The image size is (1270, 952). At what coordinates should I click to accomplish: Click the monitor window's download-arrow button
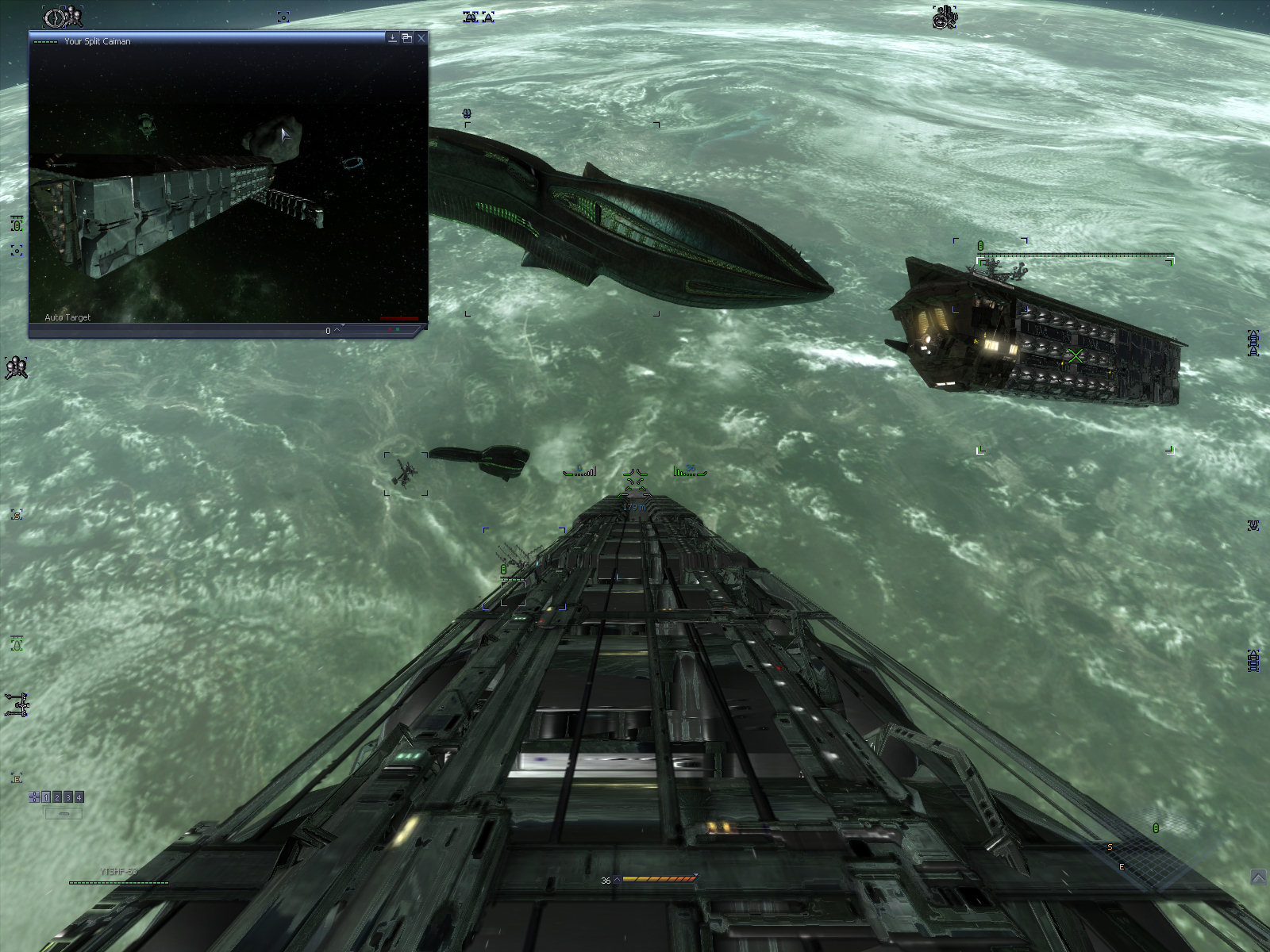pos(392,38)
